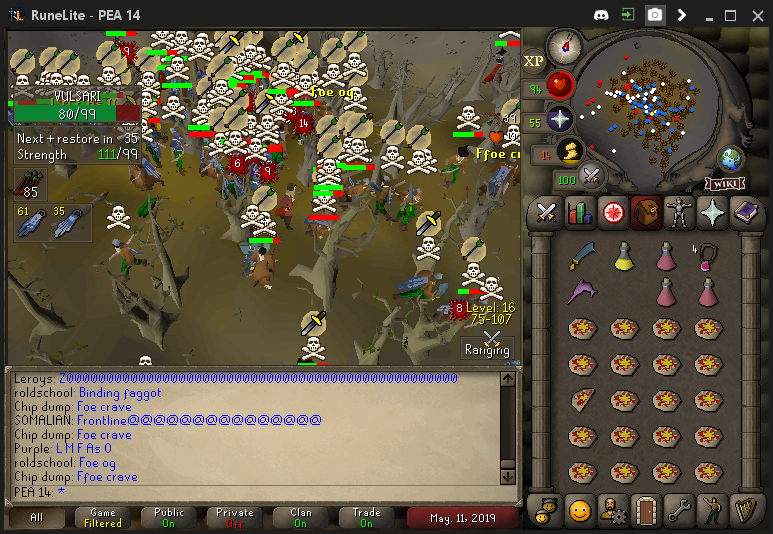Viewport: 773px width, 534px height.
Task: Open the Combat Options tab
Action: [546, 213]
